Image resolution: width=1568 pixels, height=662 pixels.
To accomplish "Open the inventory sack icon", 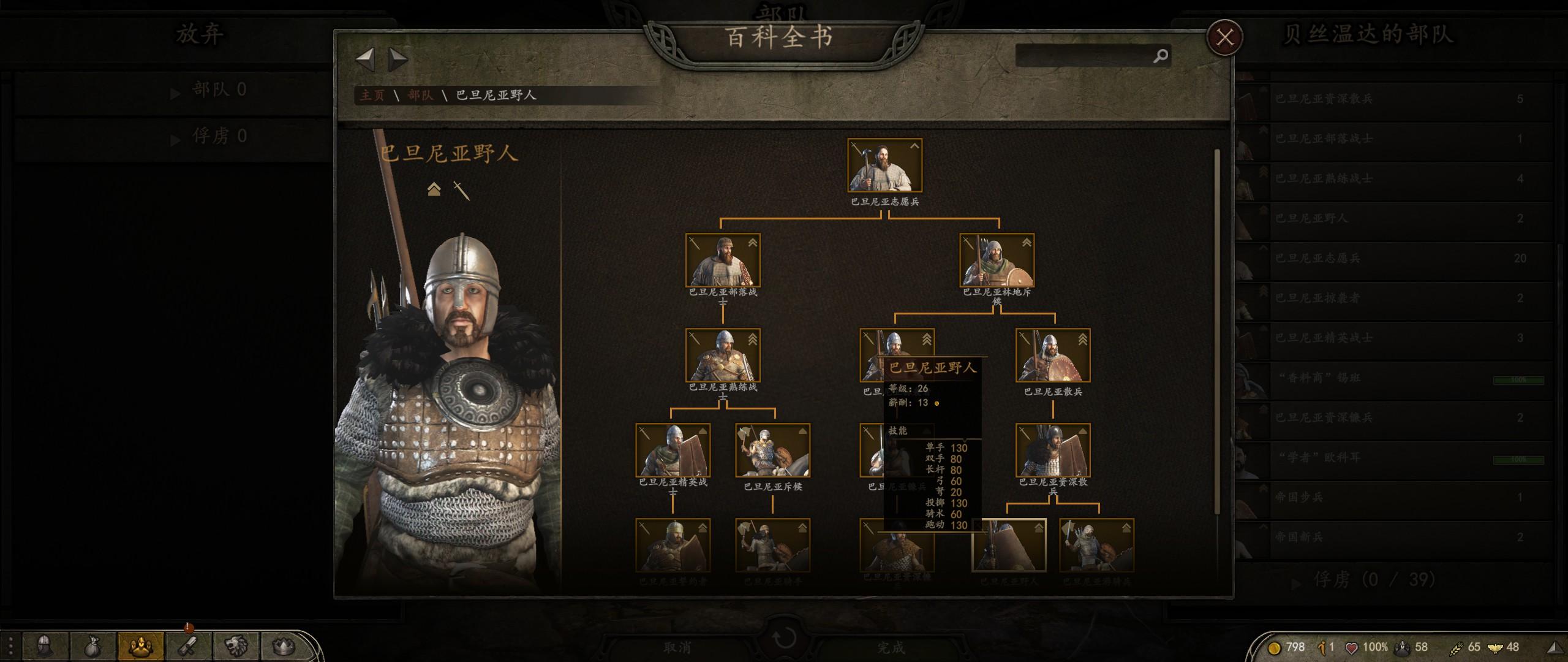I will coord(92,646).
